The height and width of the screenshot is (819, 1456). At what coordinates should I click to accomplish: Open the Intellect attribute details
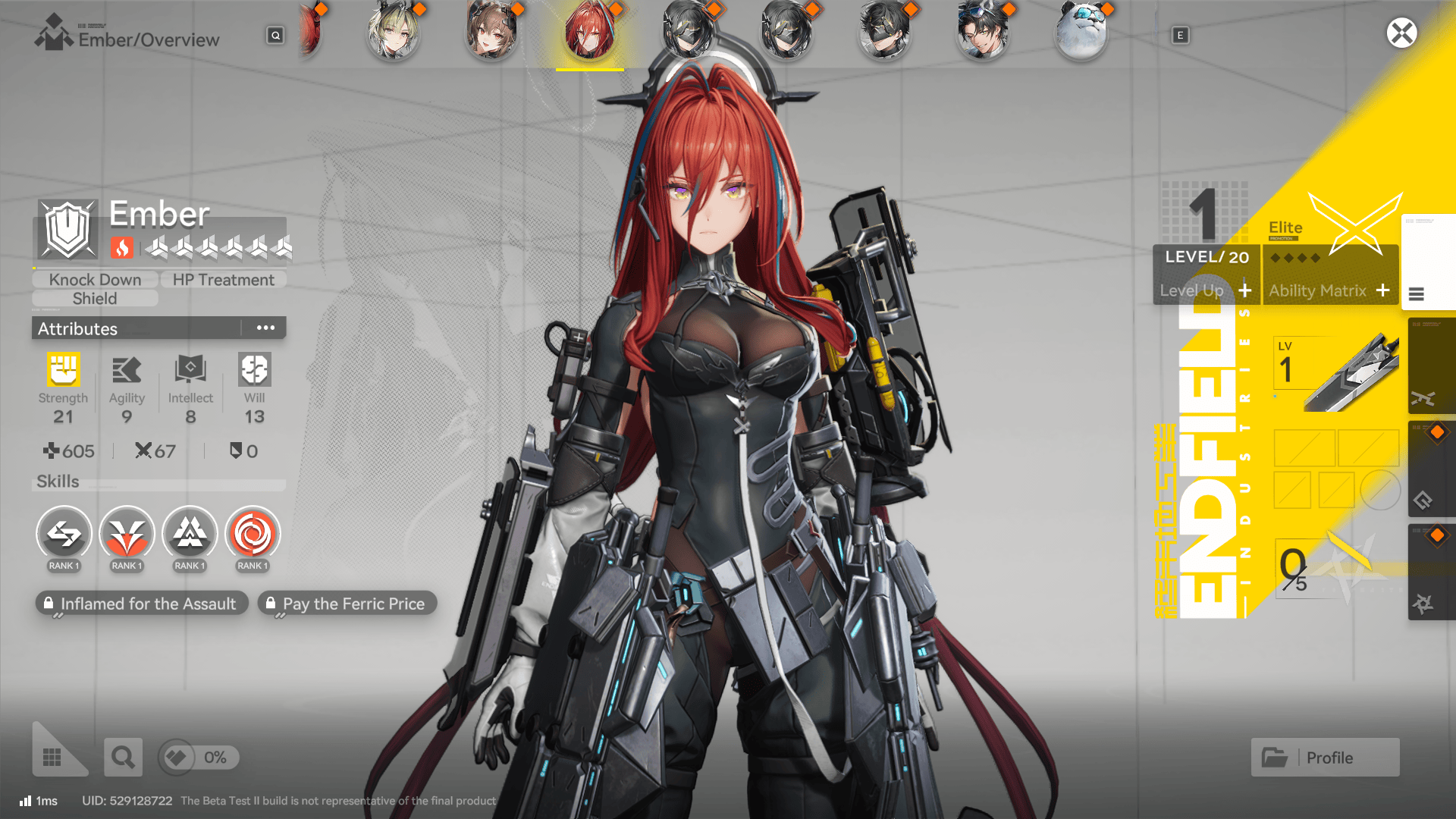(190, 372)
